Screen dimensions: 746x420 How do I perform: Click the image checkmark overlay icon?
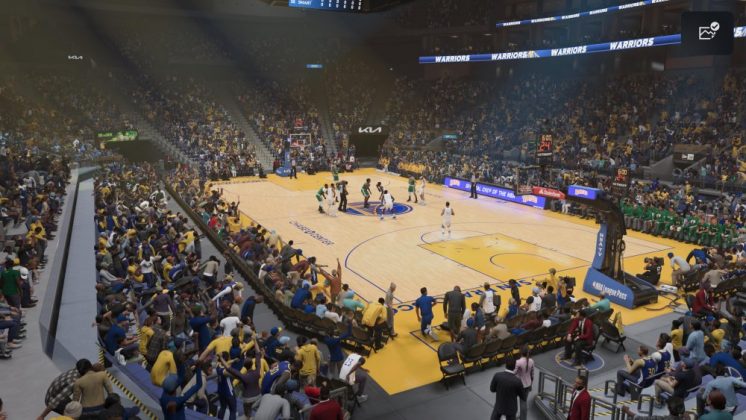[x=708, y=32]
